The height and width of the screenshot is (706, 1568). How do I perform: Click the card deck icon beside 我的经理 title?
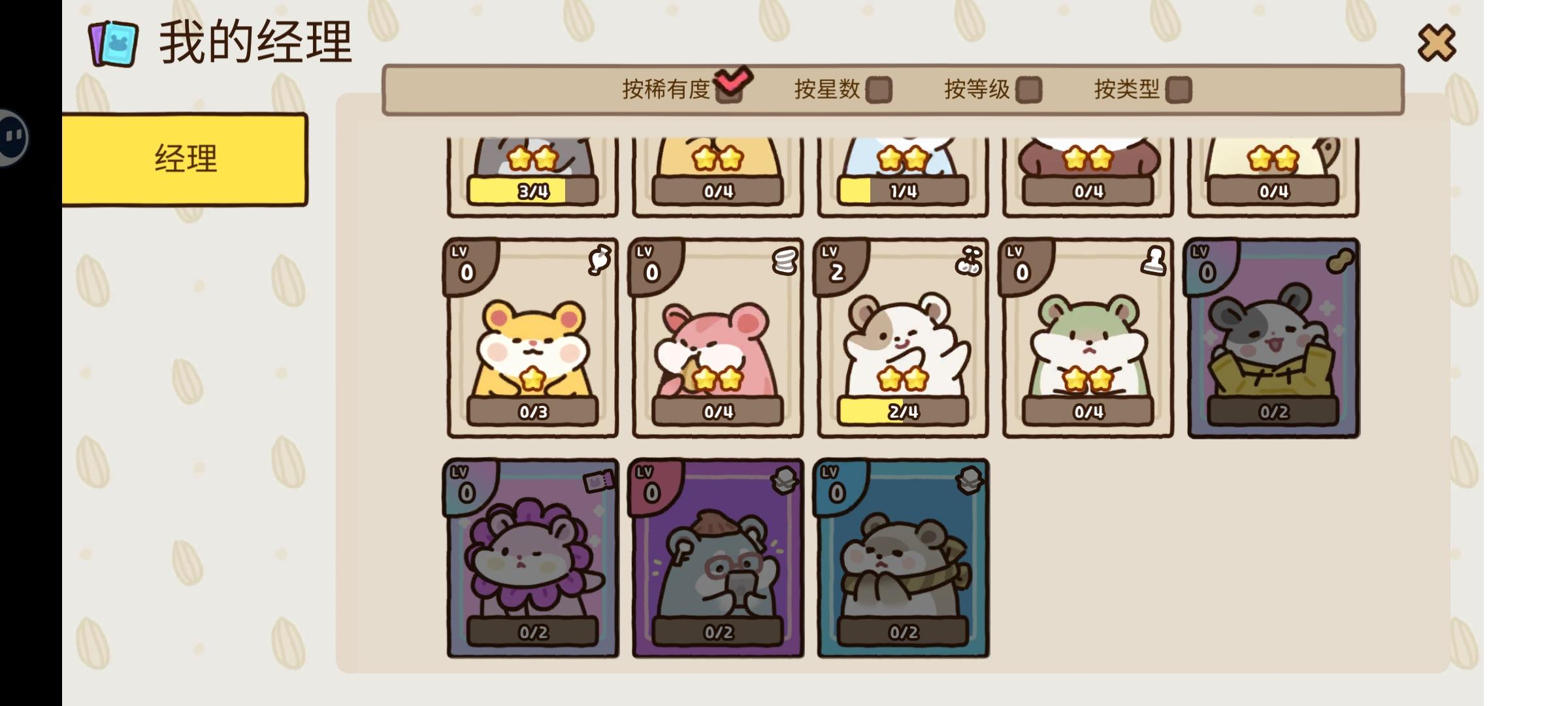click(x=113, y=42)
